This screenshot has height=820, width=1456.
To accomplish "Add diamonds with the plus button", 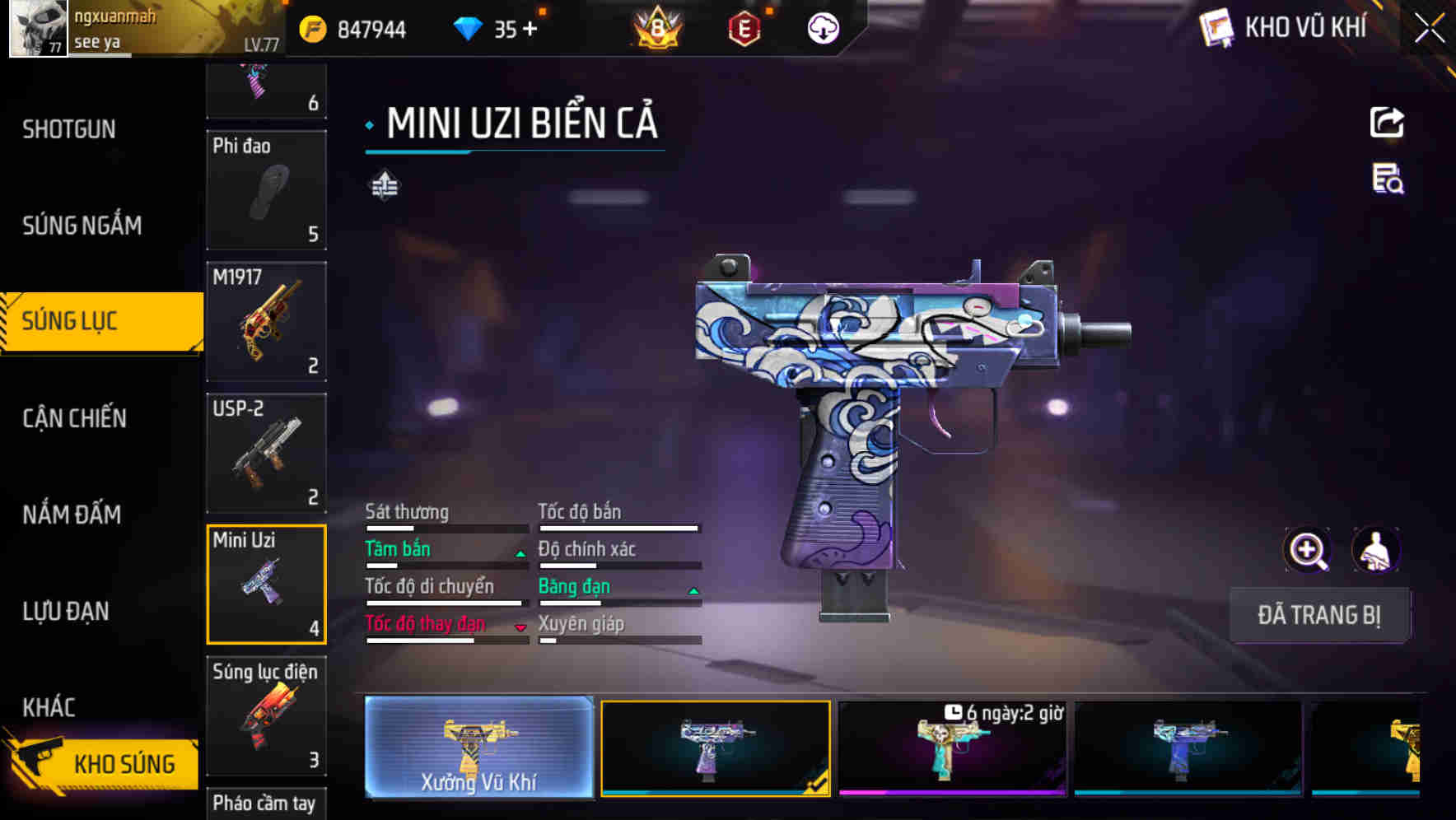I will click(530, 30).
